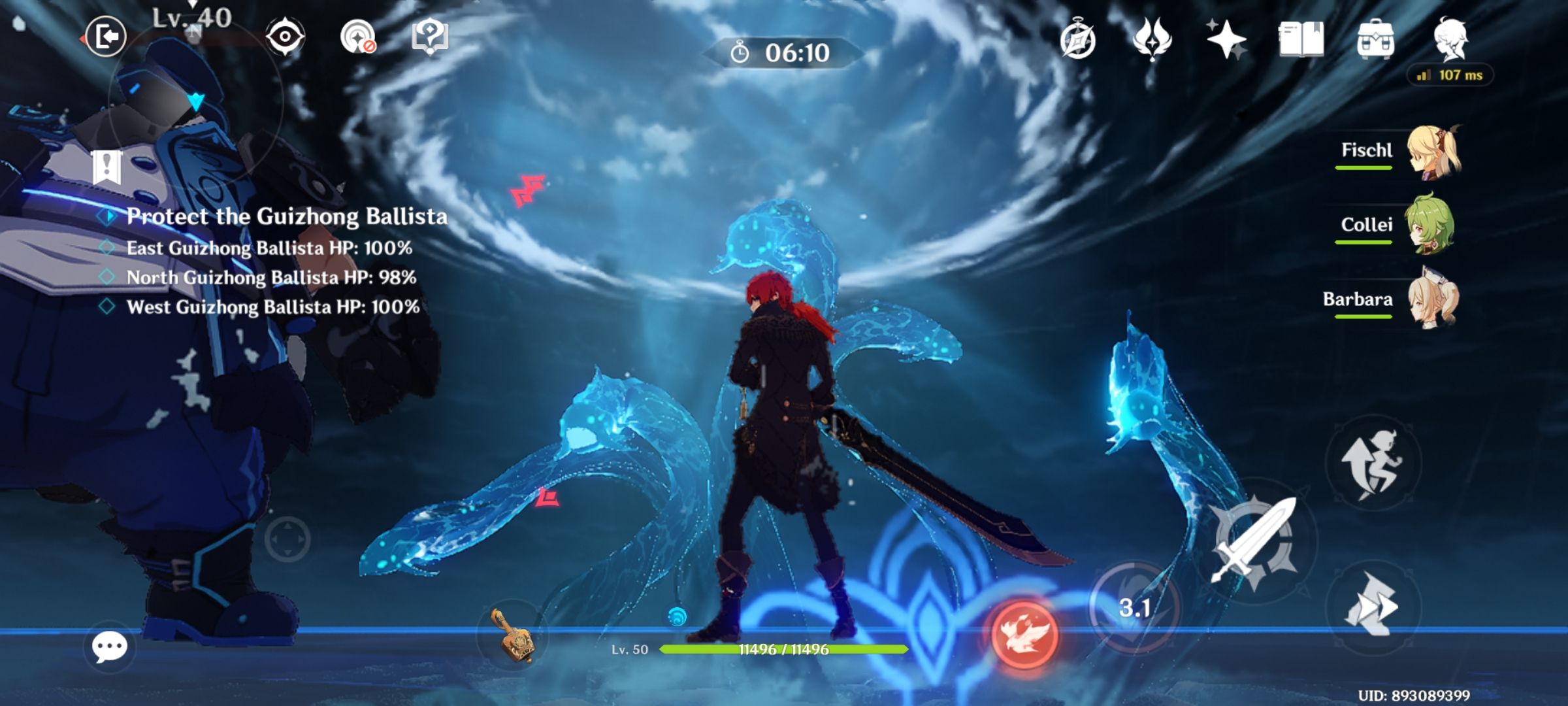Tap the exit door icon top-left
The height and width of the screenshot is (706, 1568).
tap(108, 36)
